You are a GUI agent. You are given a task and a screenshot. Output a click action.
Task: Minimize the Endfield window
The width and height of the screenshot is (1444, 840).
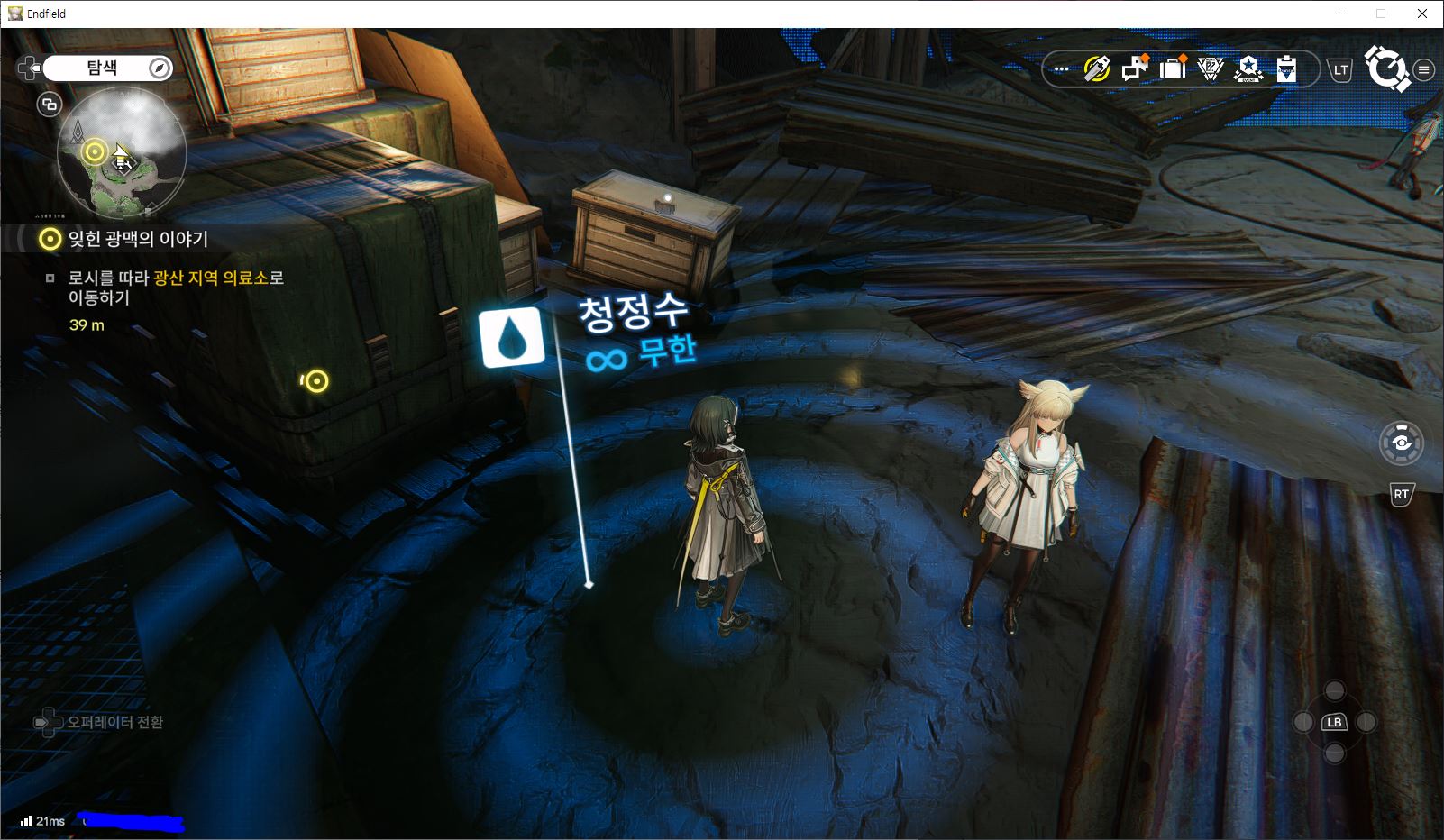[x=1339, y=14]
